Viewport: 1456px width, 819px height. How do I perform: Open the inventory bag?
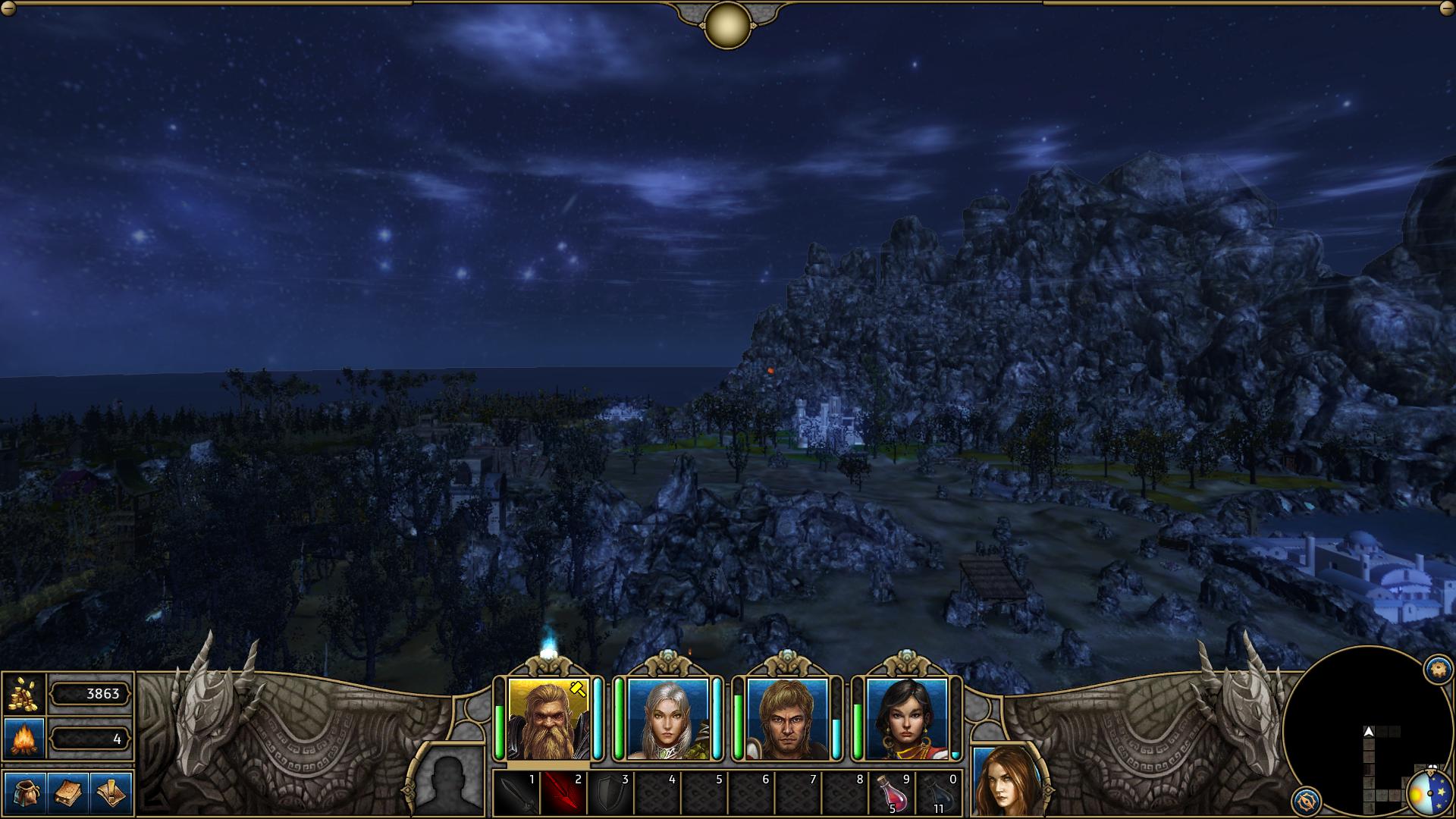pos(24,792)
